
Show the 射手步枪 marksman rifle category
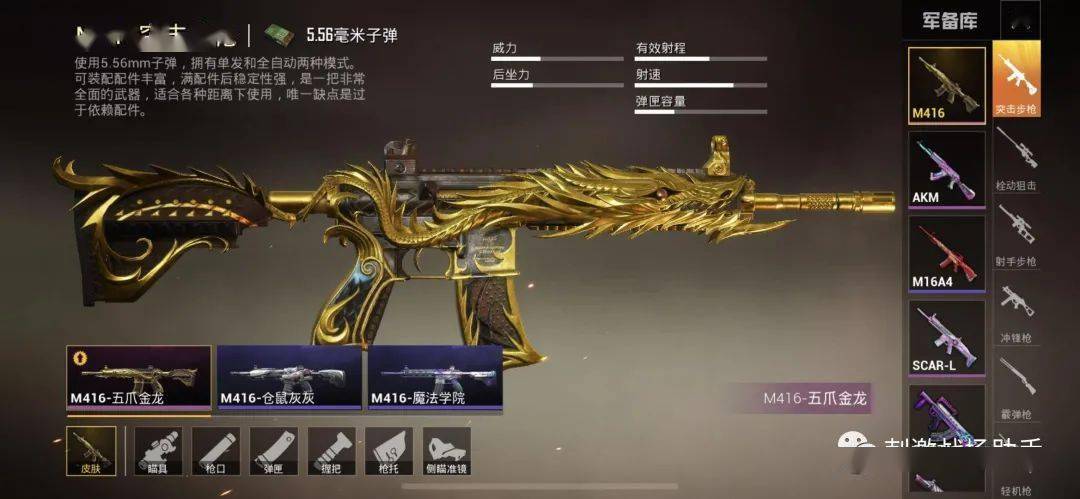click(x=1016, y=236)
